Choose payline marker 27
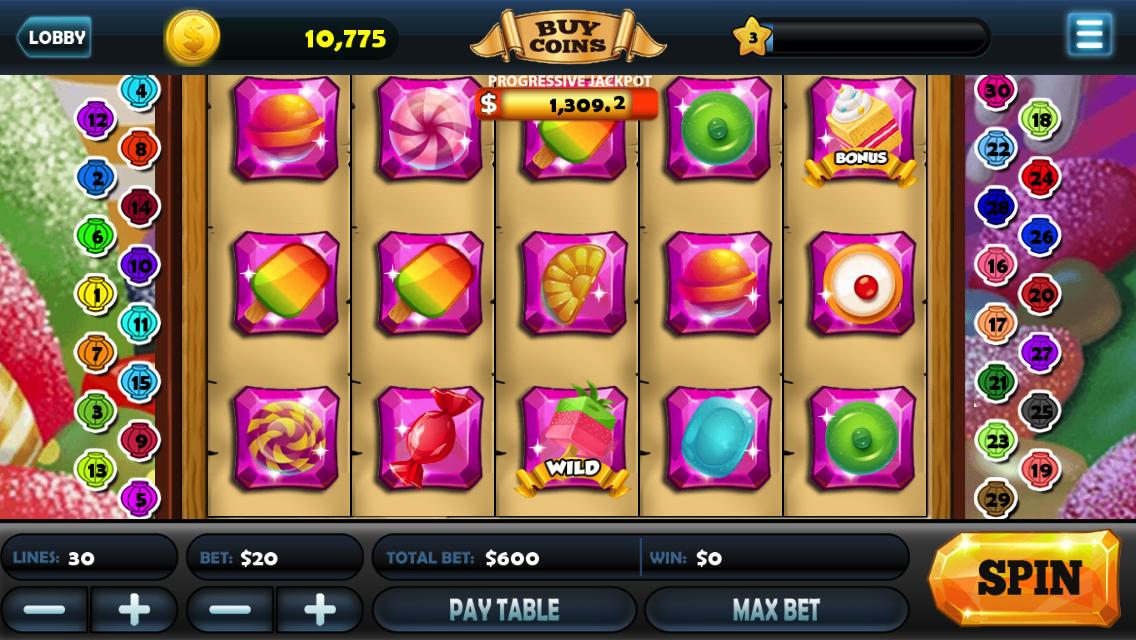 [x=1040, y=352]
